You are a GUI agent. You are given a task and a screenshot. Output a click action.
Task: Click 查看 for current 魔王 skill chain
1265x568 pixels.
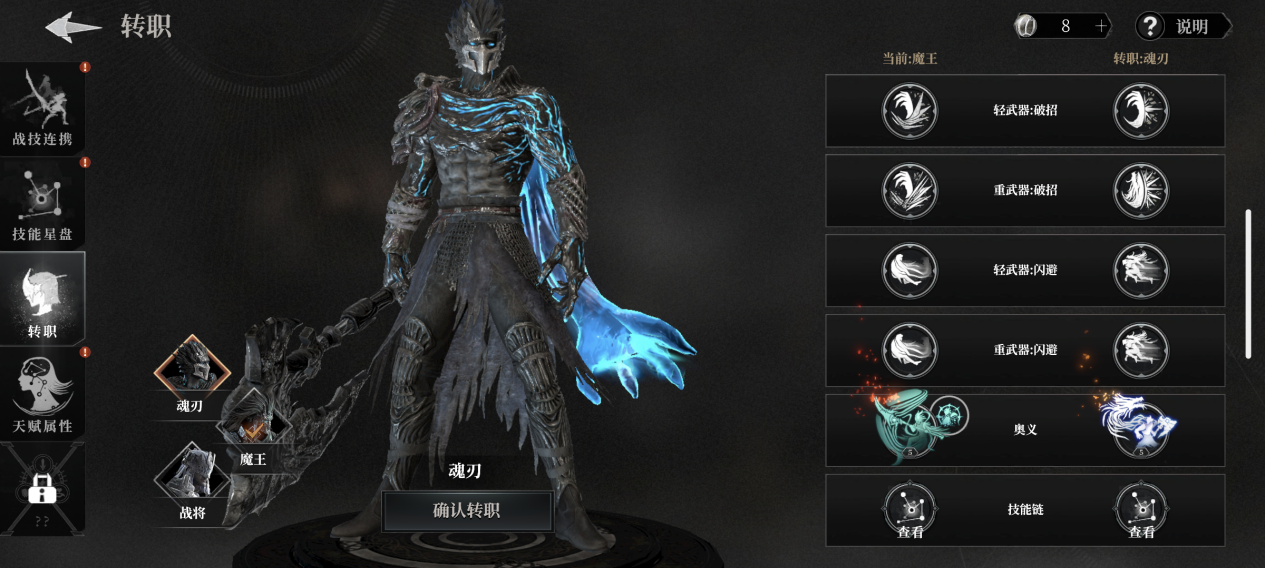pos(909,511)
